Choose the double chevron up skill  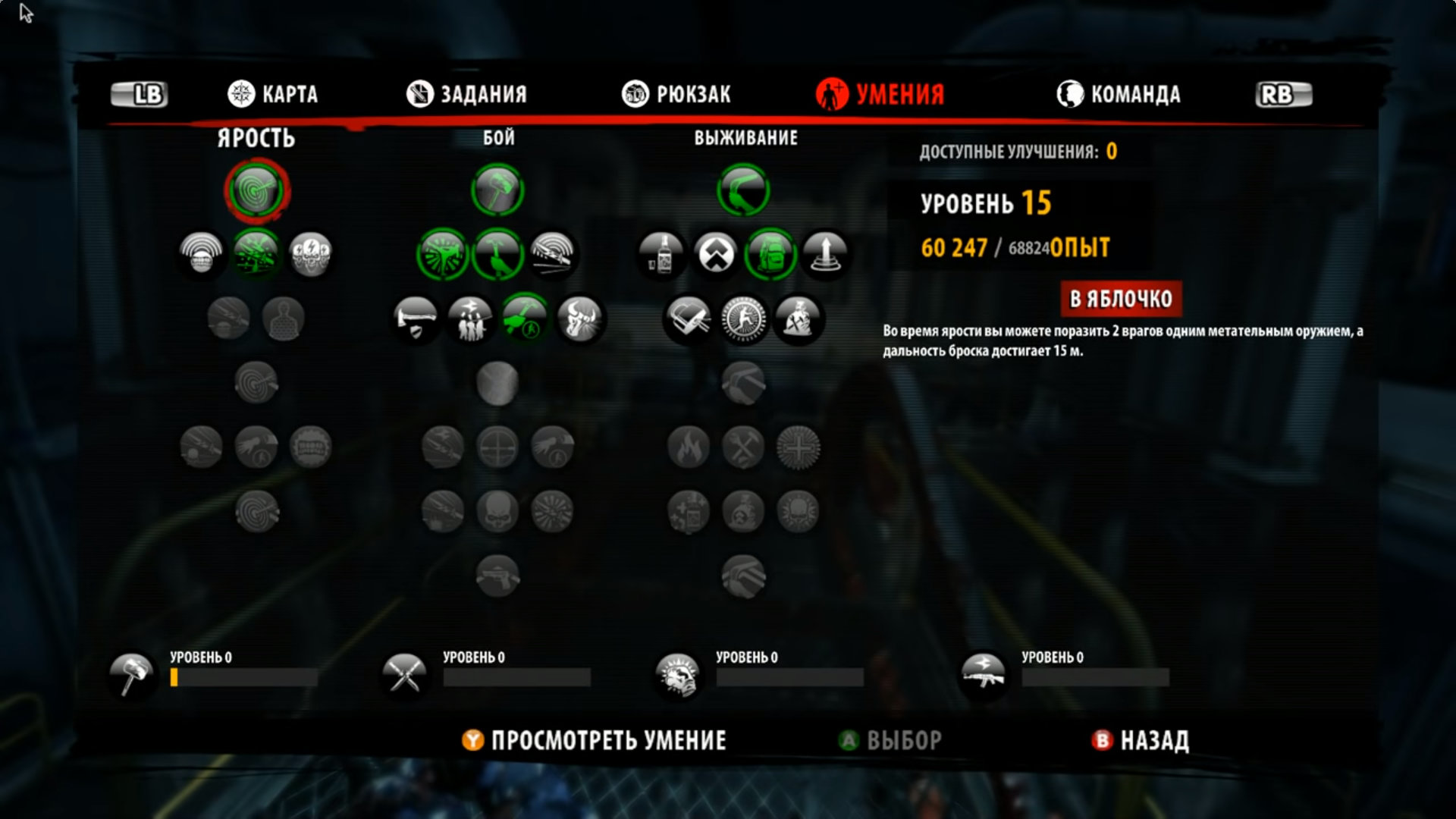[716, 254]
